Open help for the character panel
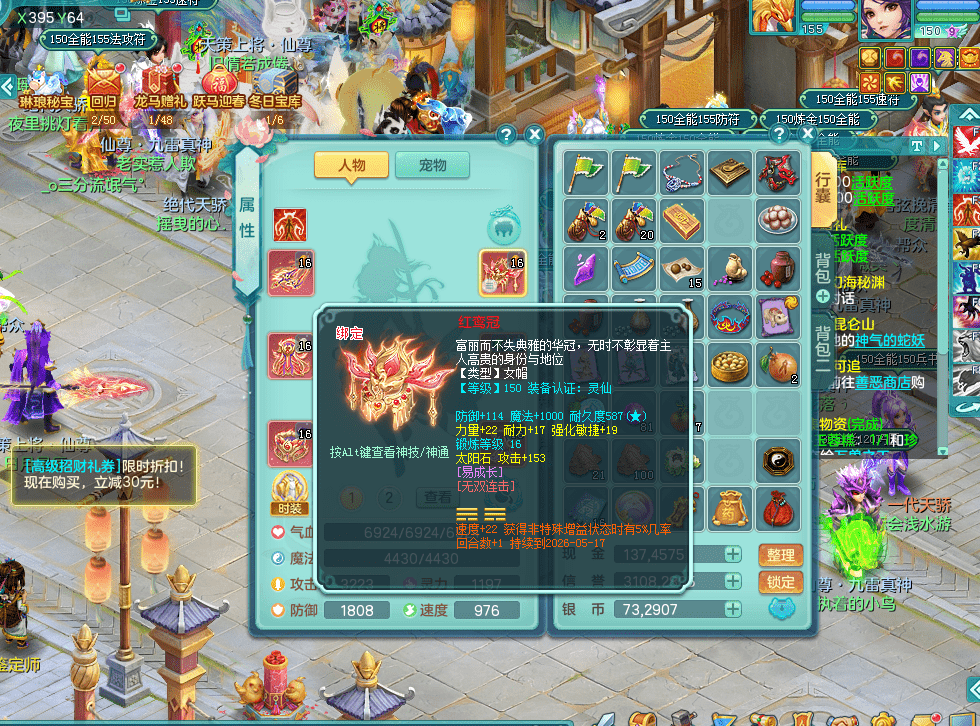This screenshot has width=980, height=726. click(x=507, y=134)
